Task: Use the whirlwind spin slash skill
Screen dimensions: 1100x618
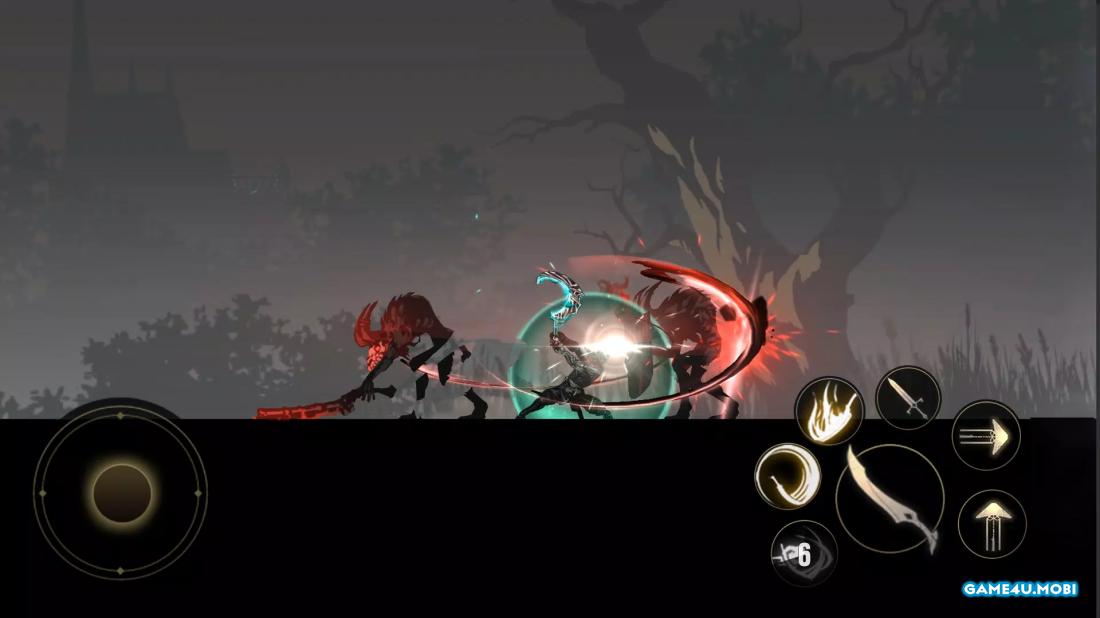Action: pos(788,476)
